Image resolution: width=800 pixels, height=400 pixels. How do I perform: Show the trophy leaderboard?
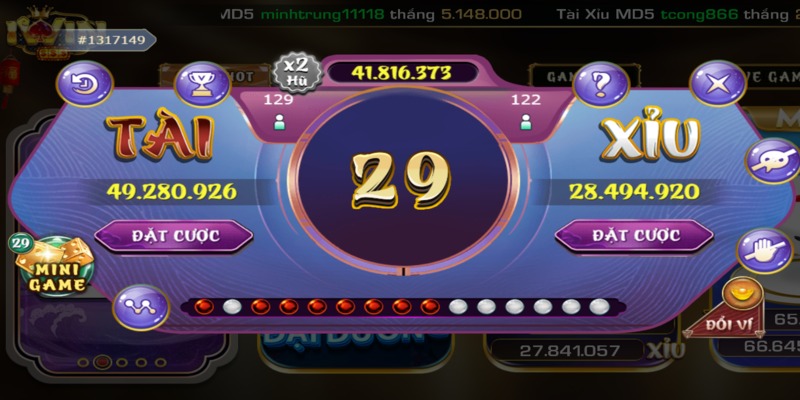pyautogui.click(x=201, y=83)
